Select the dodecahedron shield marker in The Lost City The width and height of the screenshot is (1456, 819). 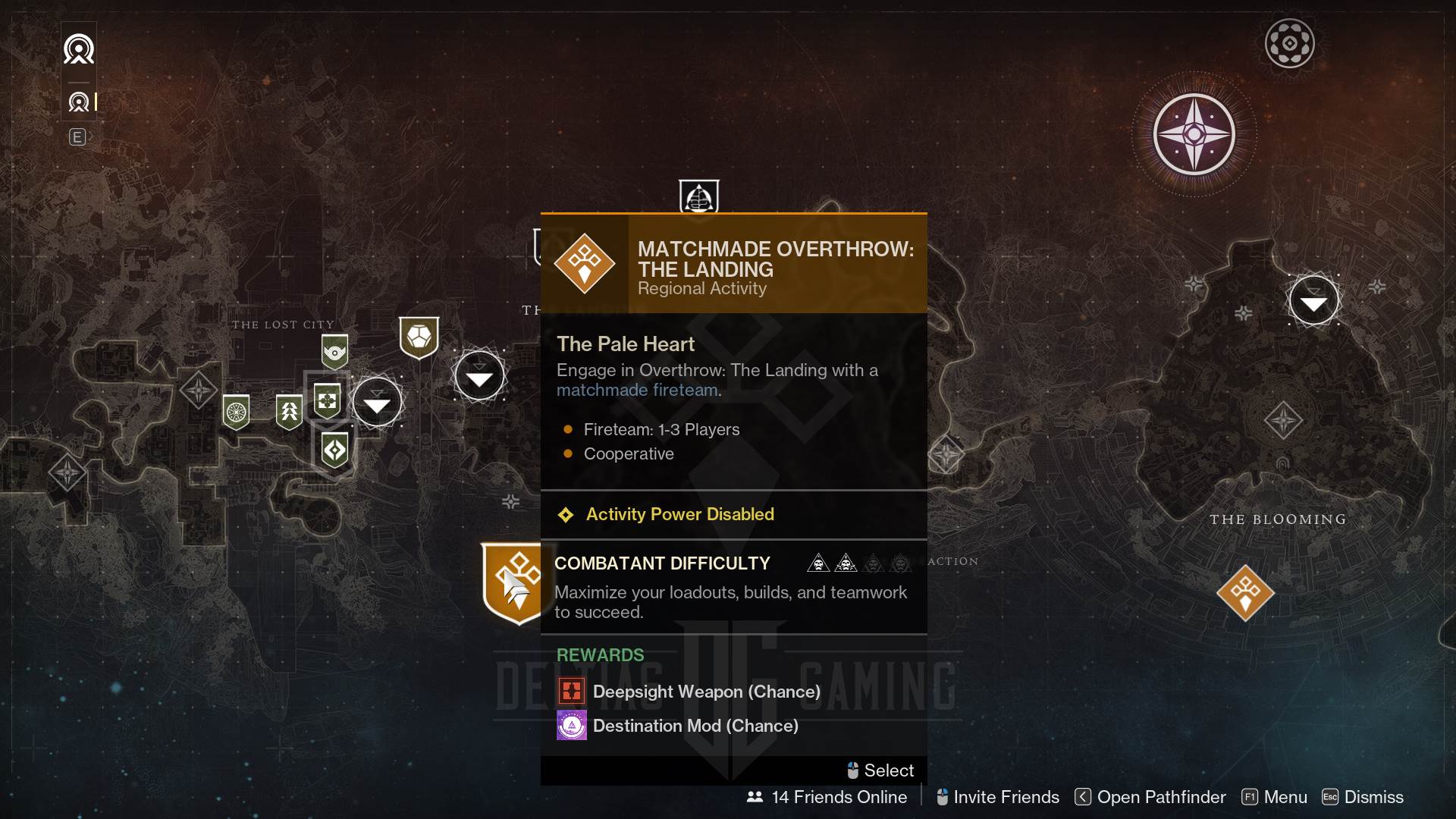point(419,337)
